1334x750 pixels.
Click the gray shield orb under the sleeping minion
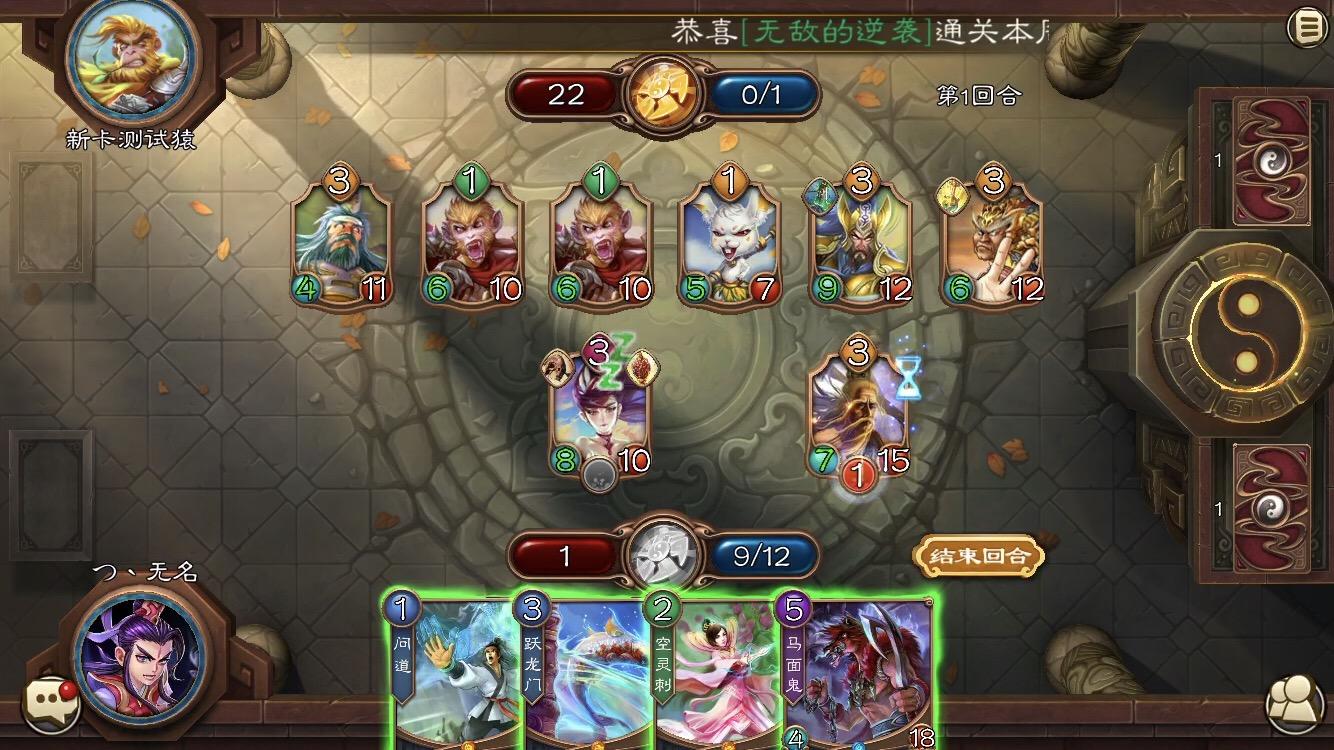[x=602, y=471]
